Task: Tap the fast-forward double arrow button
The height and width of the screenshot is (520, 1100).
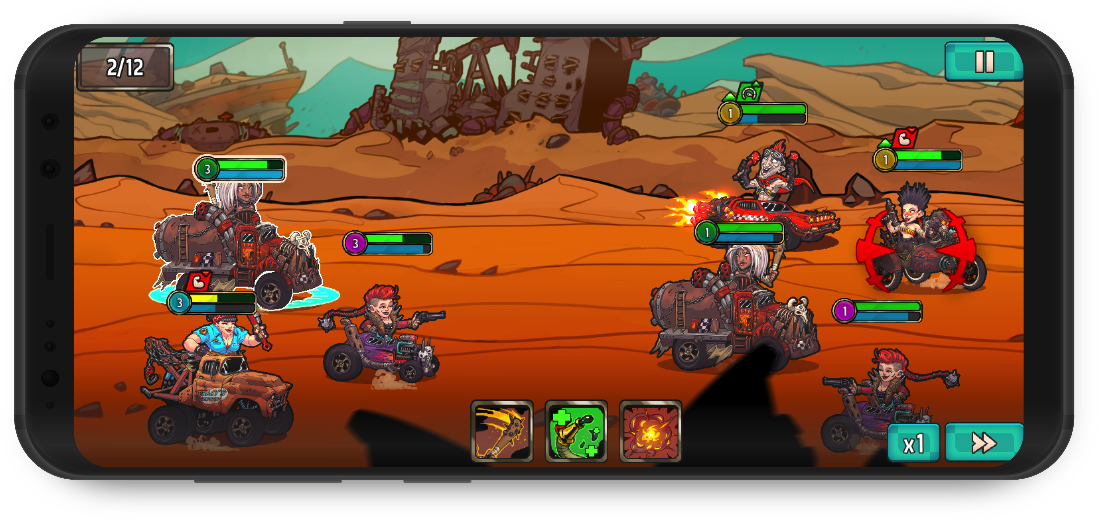Action: (x=984, y=443)
